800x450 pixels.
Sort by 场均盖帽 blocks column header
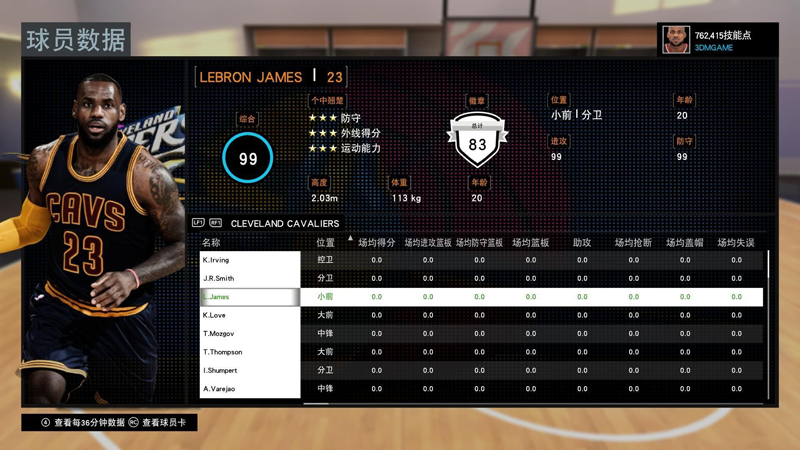(685, 243)
